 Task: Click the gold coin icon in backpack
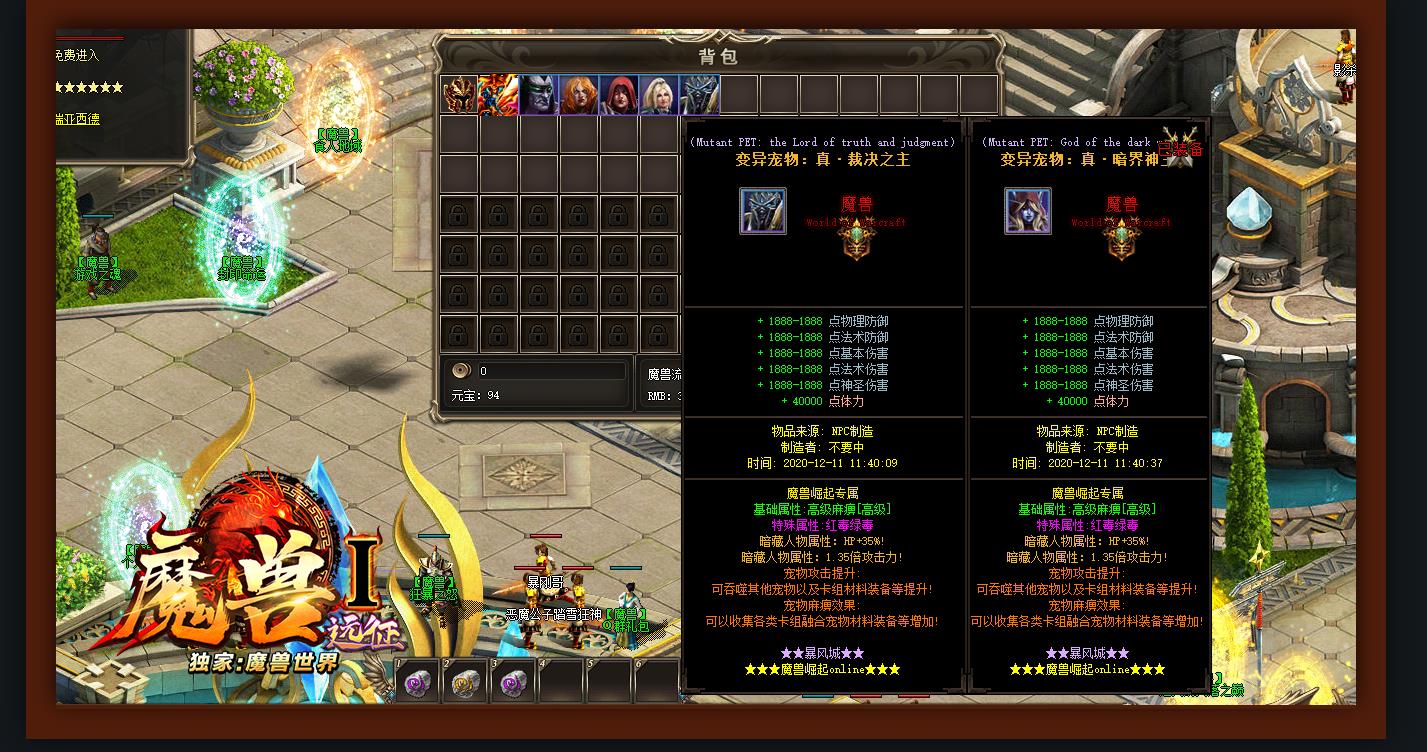tap(461, 370)
